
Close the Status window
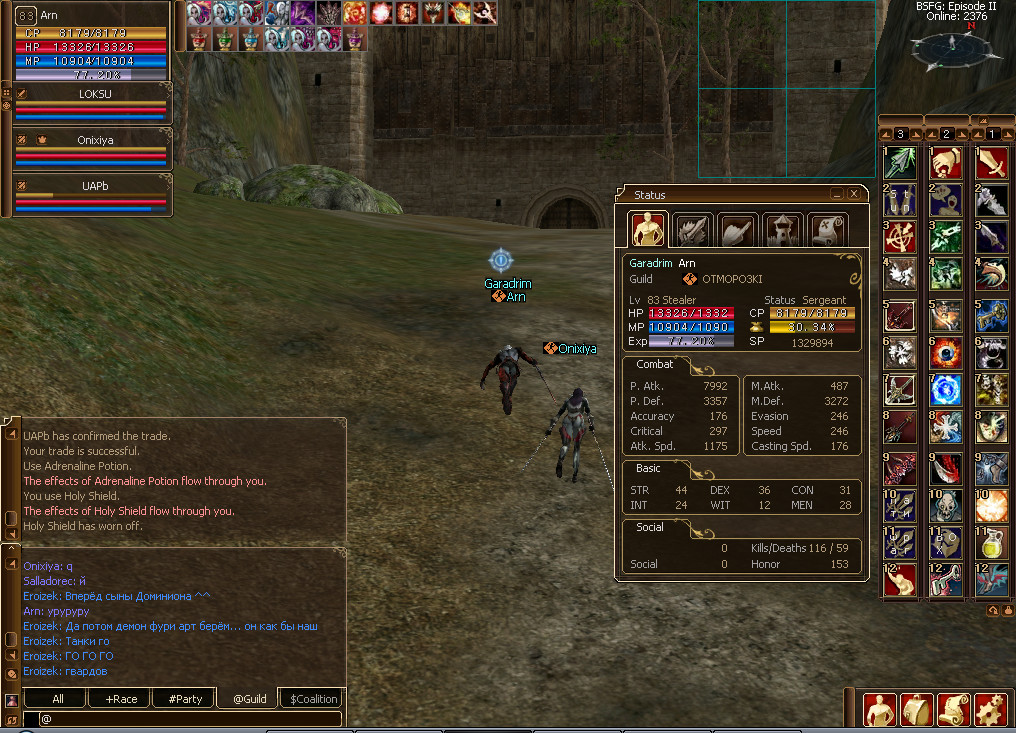(x=853, y=194)
